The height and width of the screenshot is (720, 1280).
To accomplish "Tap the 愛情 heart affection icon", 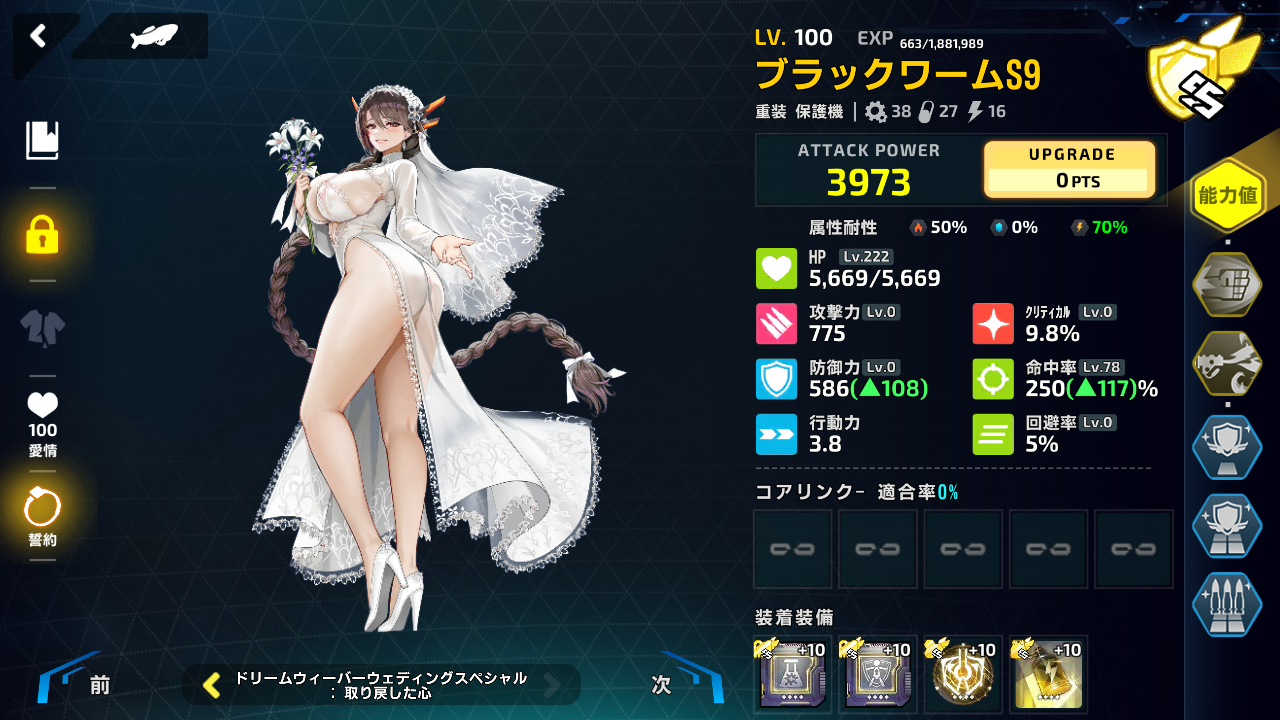I will point(42,408).
